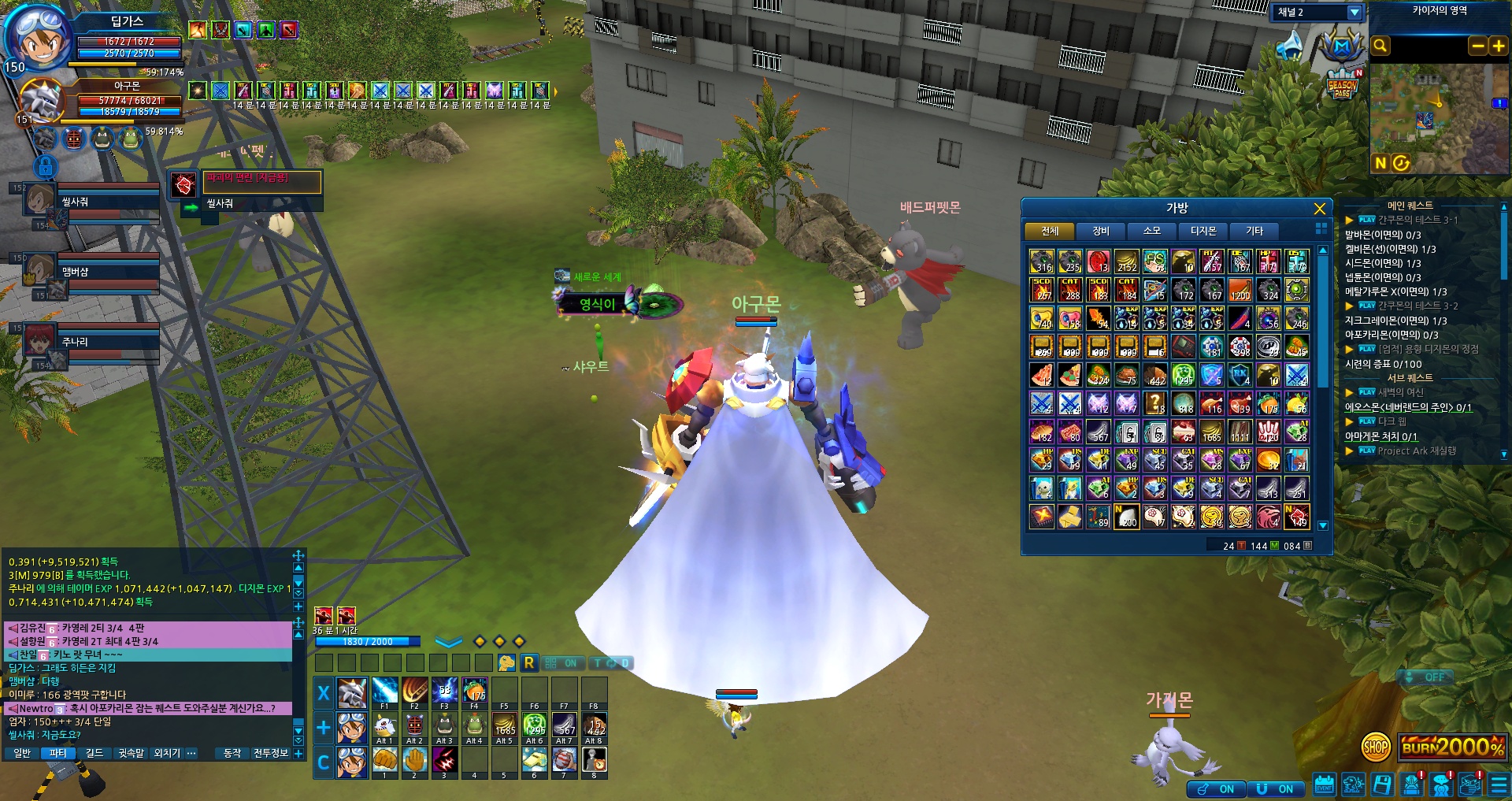Activate the F1 blue beam skill
Image resolution: width=1512 pixels, height=801 pixels.
(384, 691)
